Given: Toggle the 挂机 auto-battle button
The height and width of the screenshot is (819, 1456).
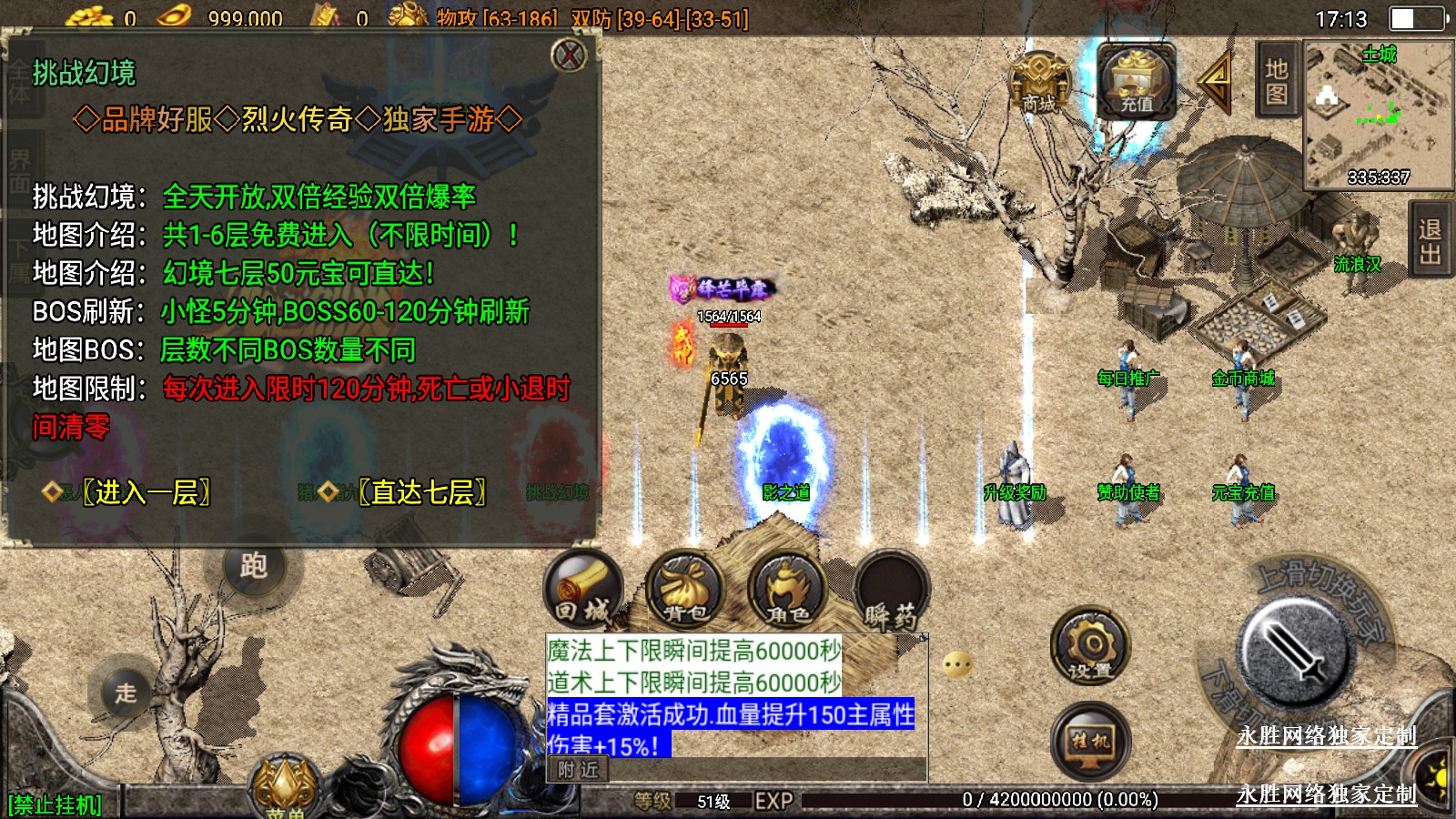Looking at the screenshot, I should pyautogui.click(x=1090, y=742).
